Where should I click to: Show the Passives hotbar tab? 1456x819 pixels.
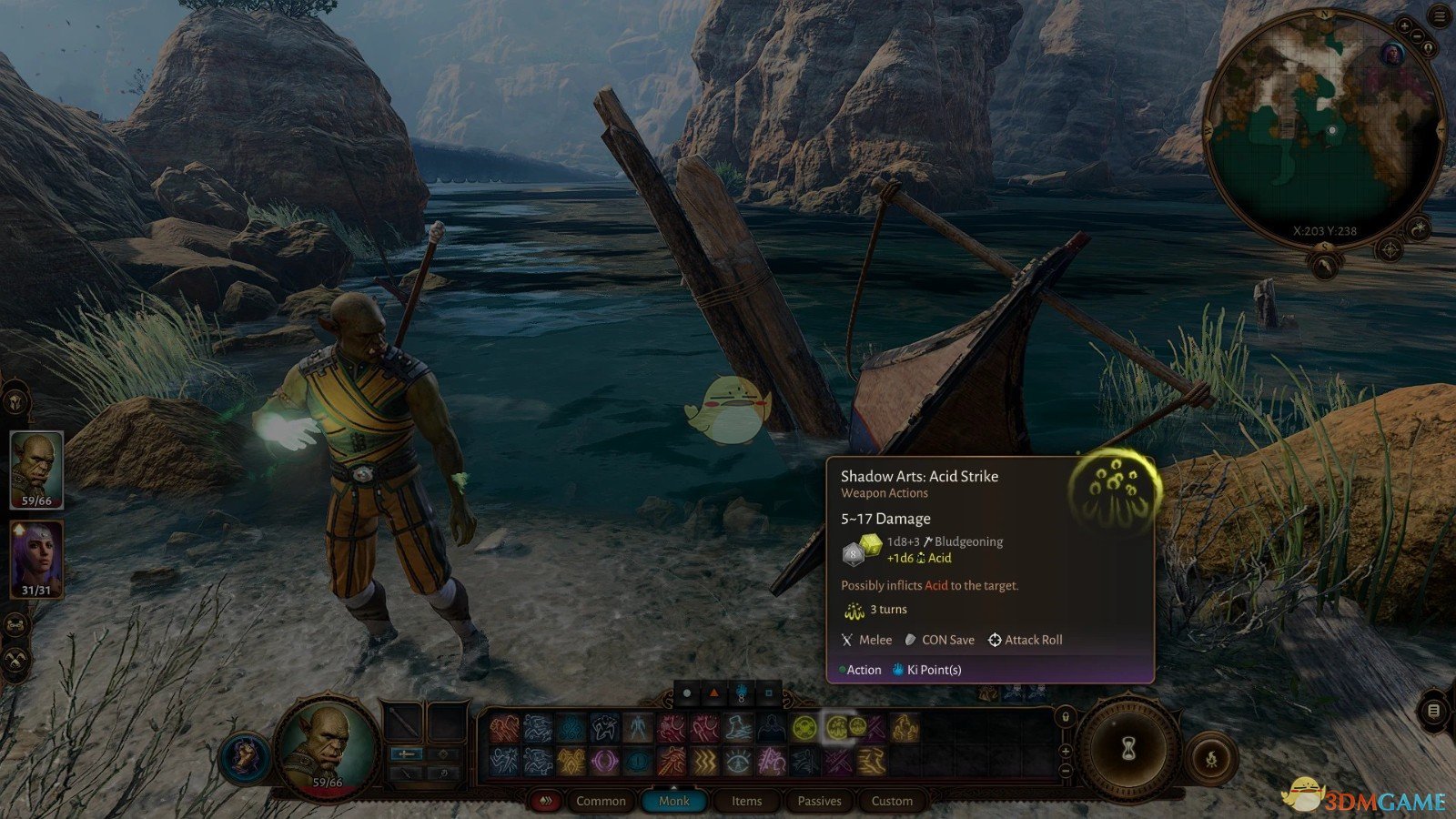click(819, 801)
